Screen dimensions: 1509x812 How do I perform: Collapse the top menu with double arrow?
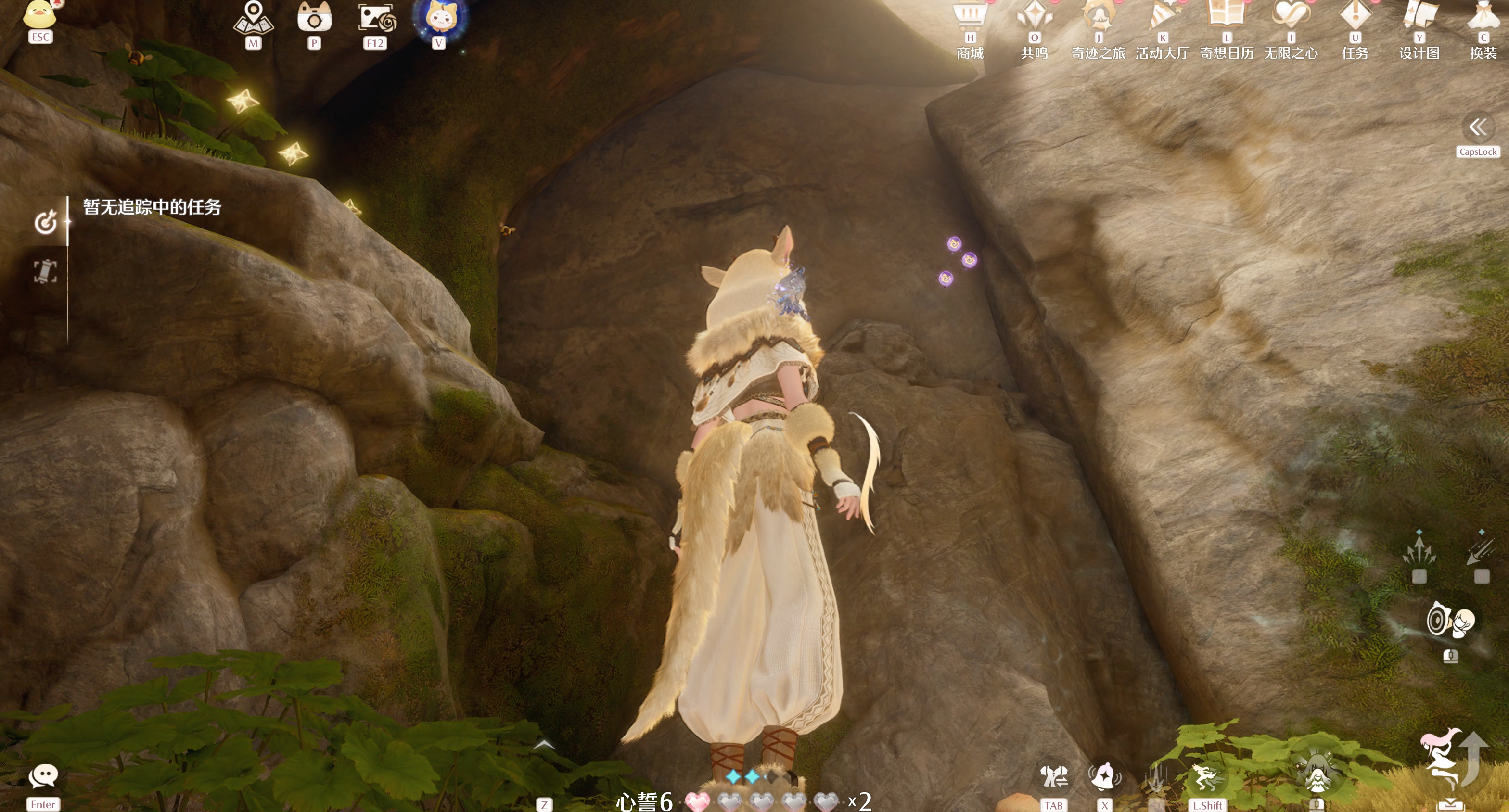tap(1477, 127)
